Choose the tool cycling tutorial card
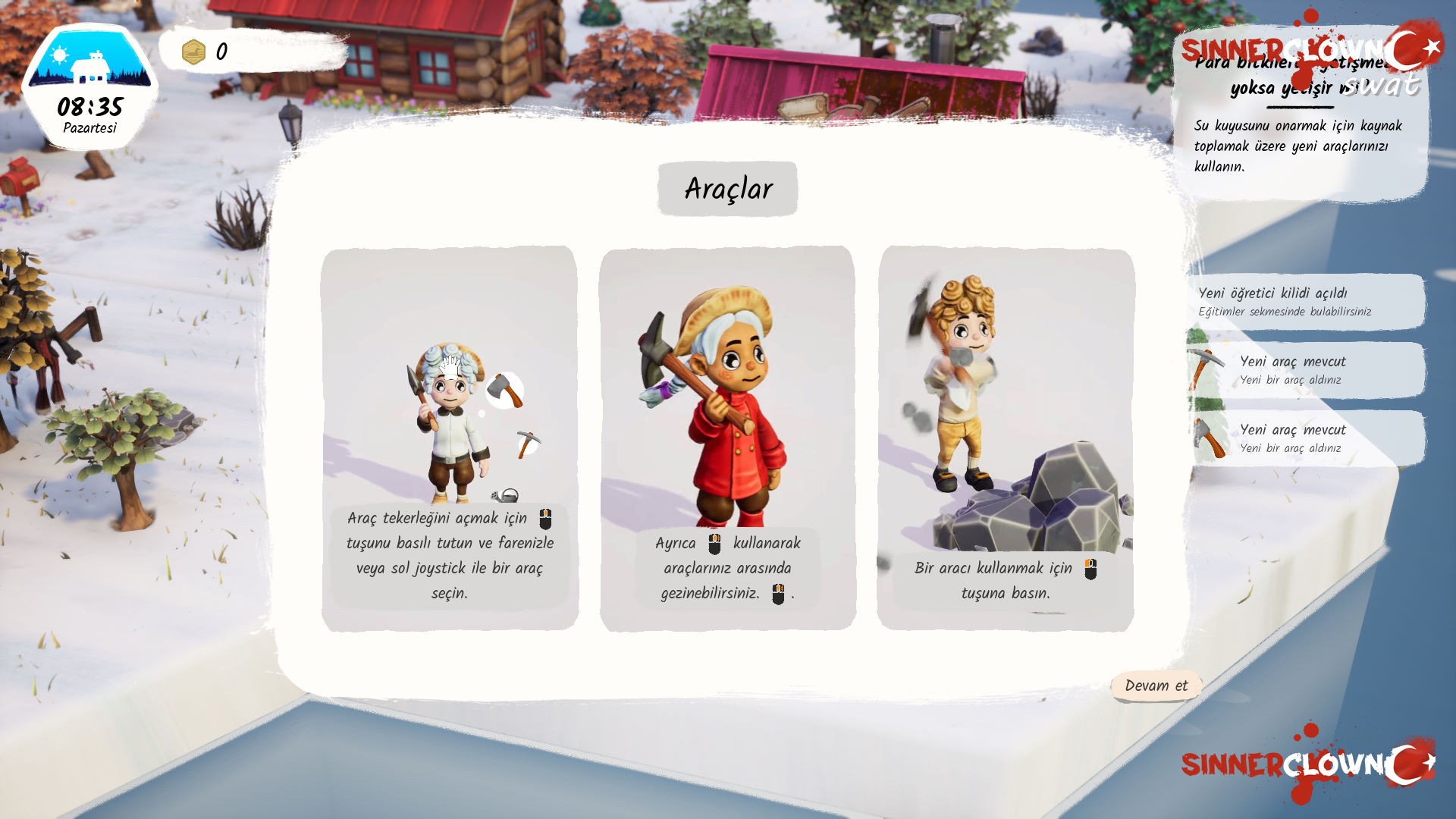This screenshot has width=1456, height=819. tap(727, 438)
